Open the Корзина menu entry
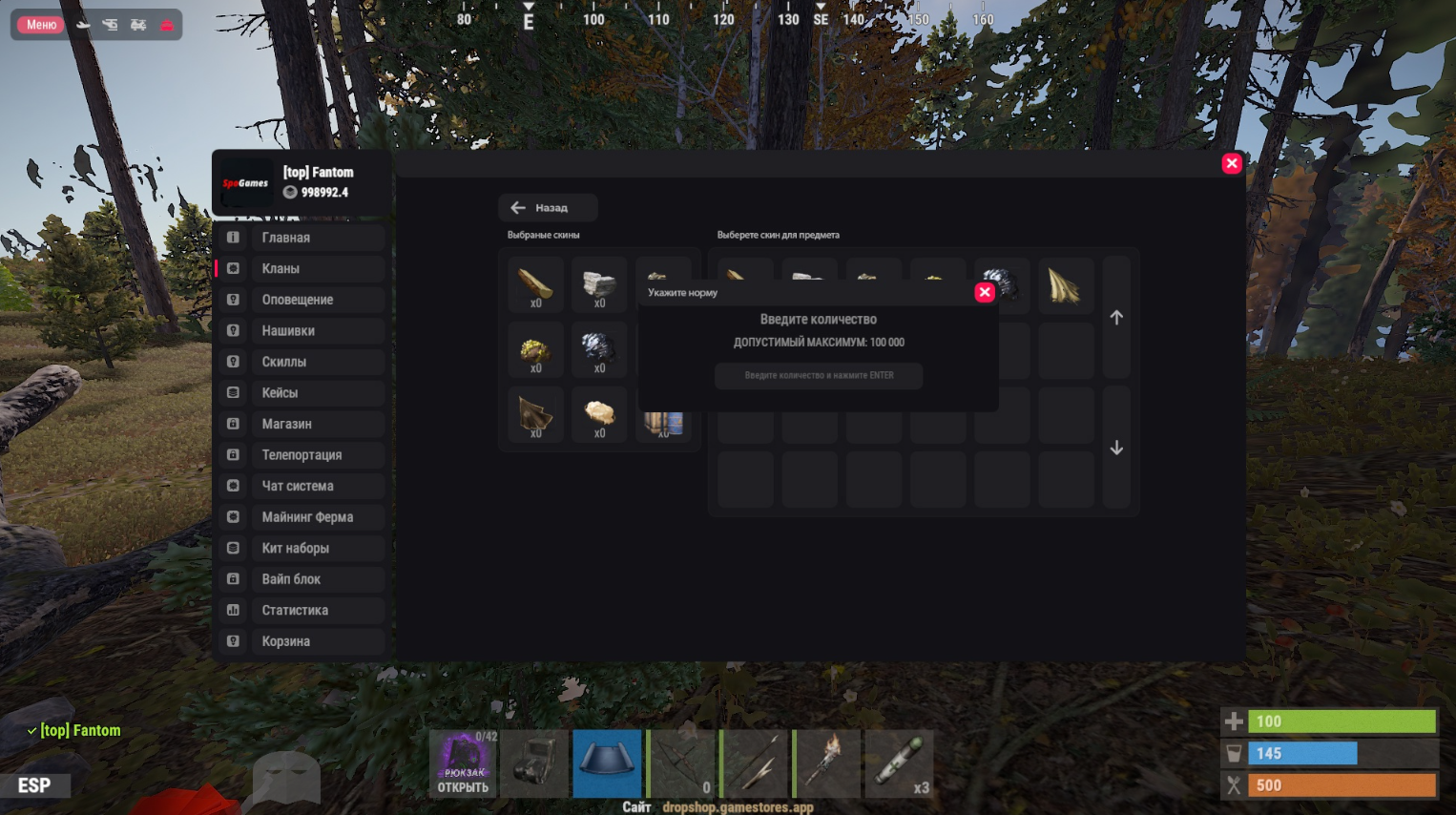The width and height of the screenshot is (1456, 815). (x=301, y=641)
